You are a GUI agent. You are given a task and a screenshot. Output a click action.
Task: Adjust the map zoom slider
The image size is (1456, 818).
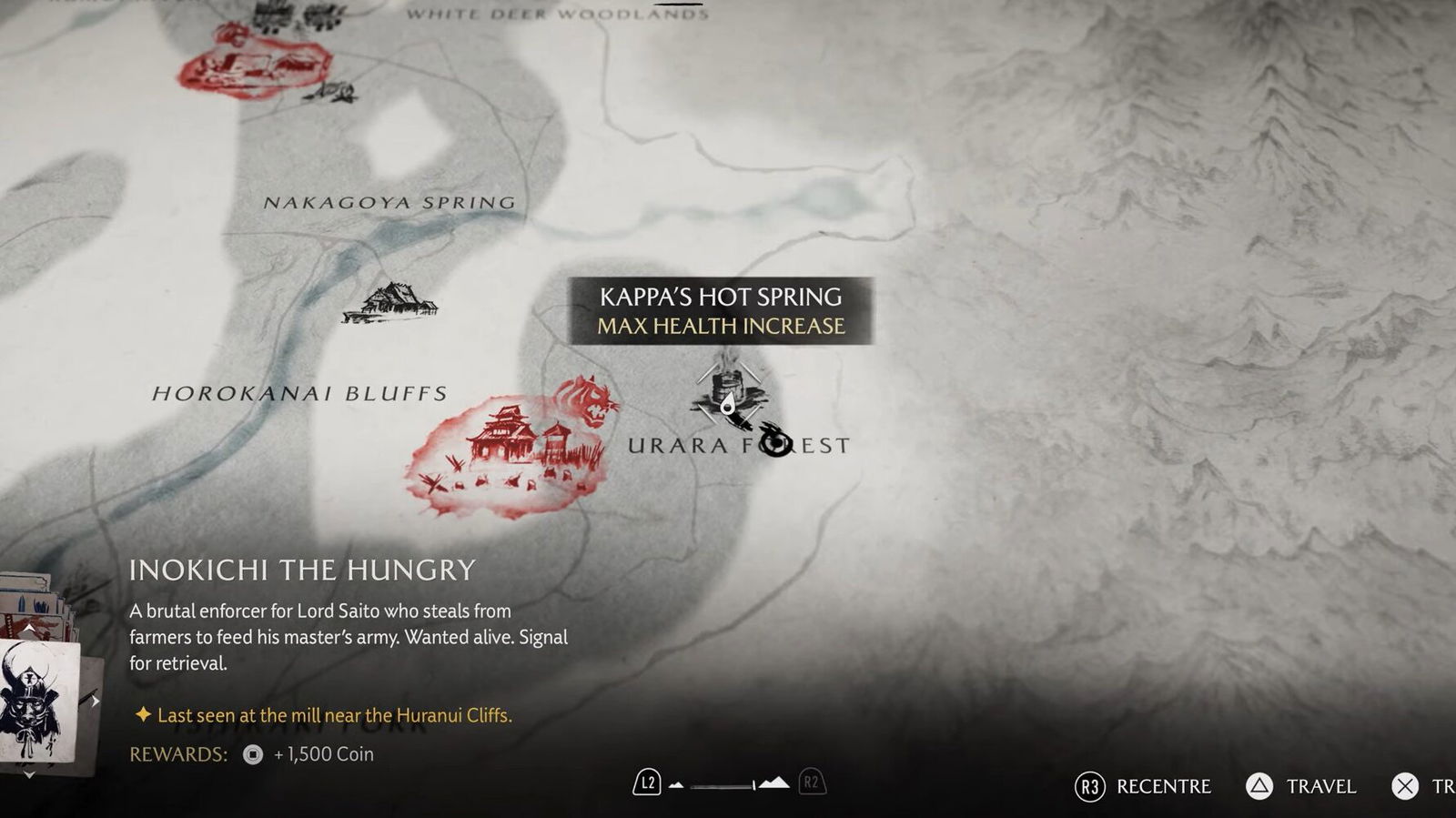pos(723,784)
